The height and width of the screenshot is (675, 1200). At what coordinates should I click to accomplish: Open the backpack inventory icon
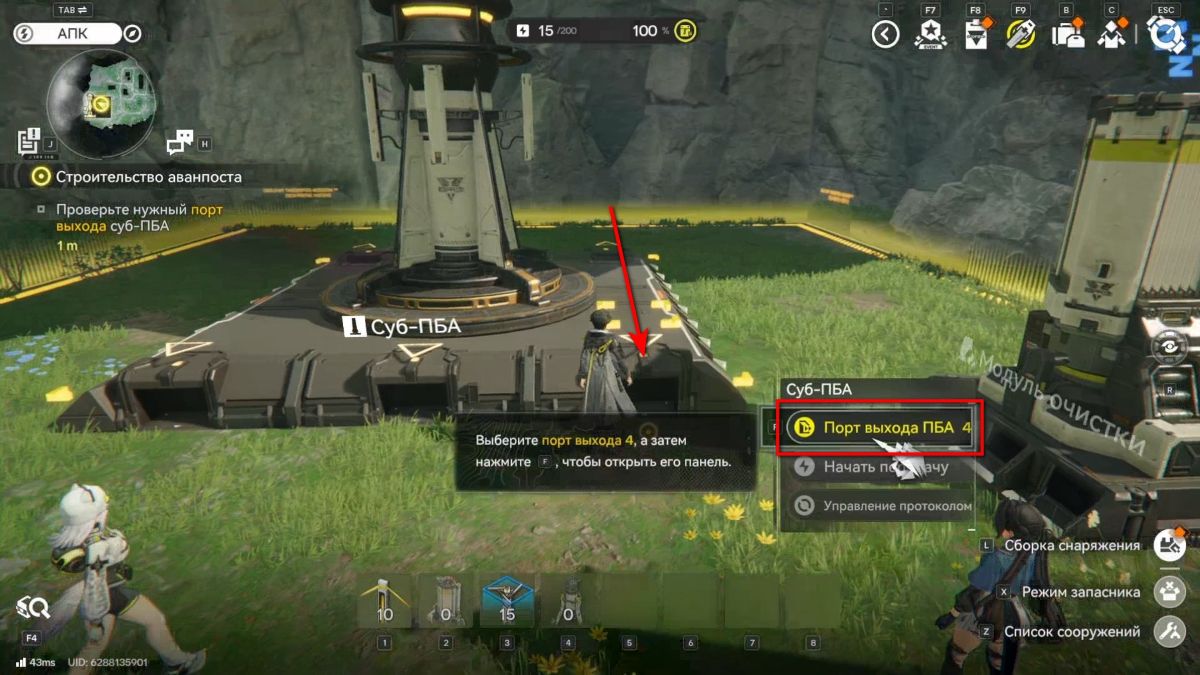[x=1066, y=36]
